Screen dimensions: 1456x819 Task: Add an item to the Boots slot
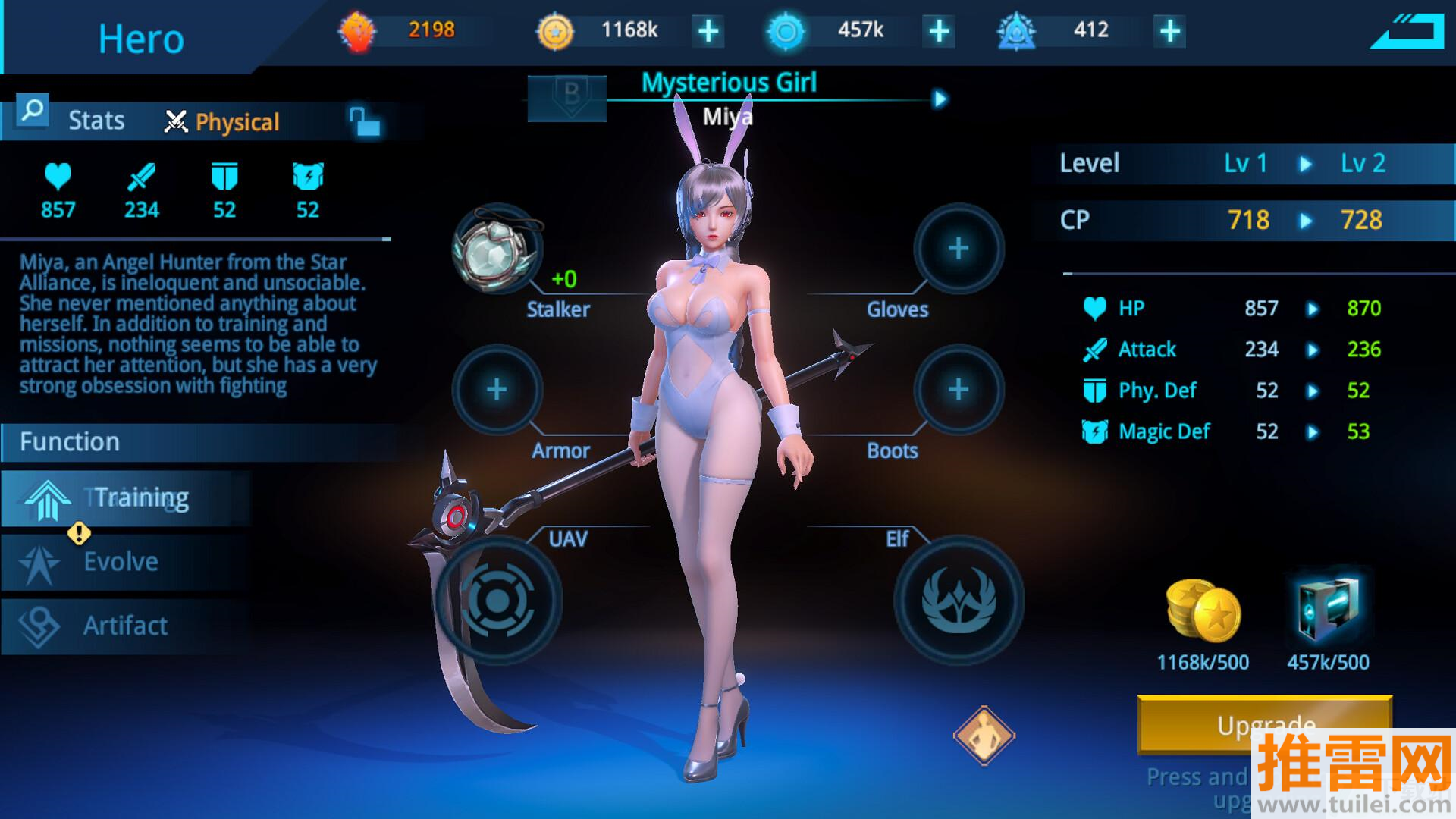(959, 390)
